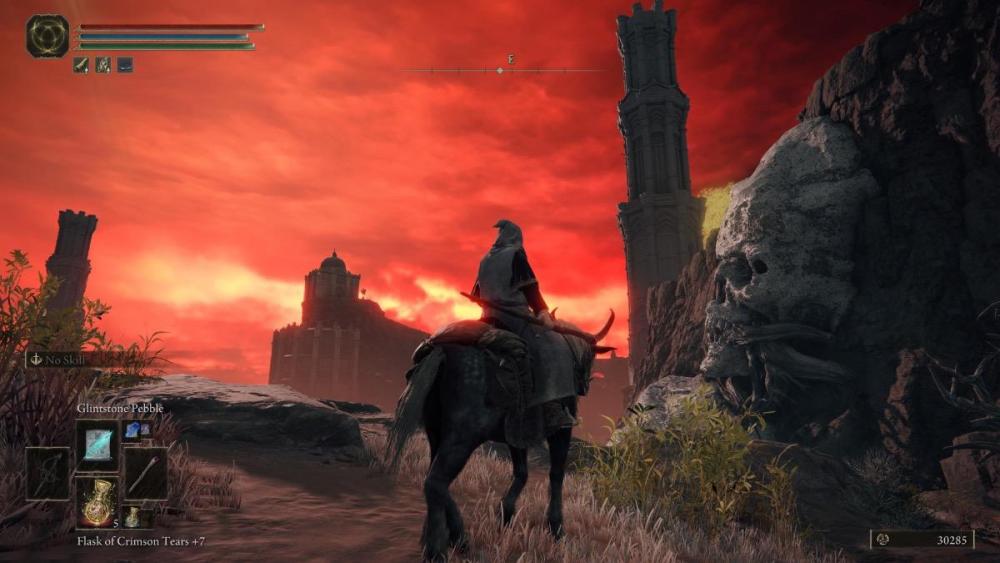Click the dark blue status effect icon
The image size is (1000, 563).
125,65
